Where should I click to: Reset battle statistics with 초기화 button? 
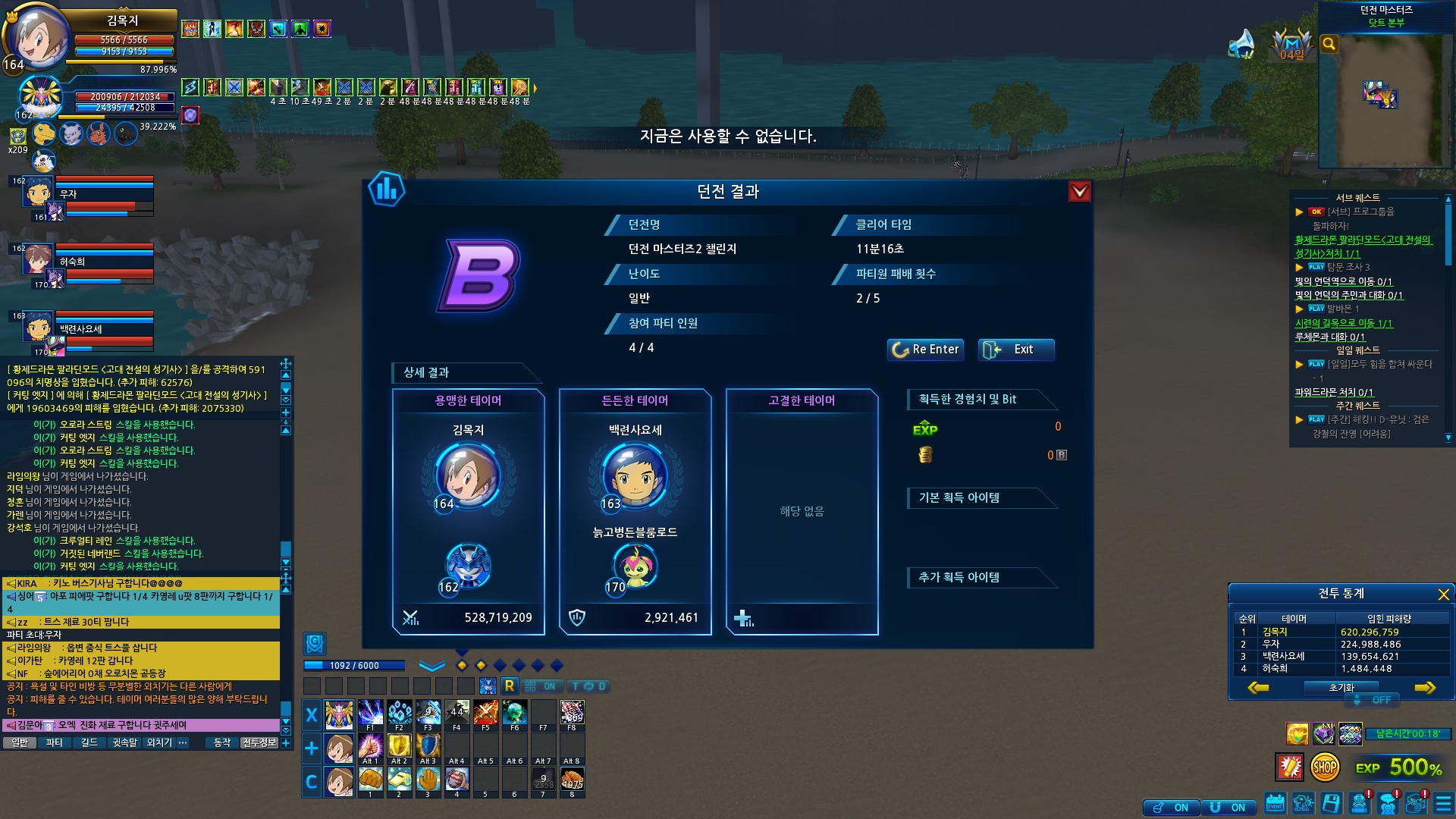click(x=1341, y=688)
